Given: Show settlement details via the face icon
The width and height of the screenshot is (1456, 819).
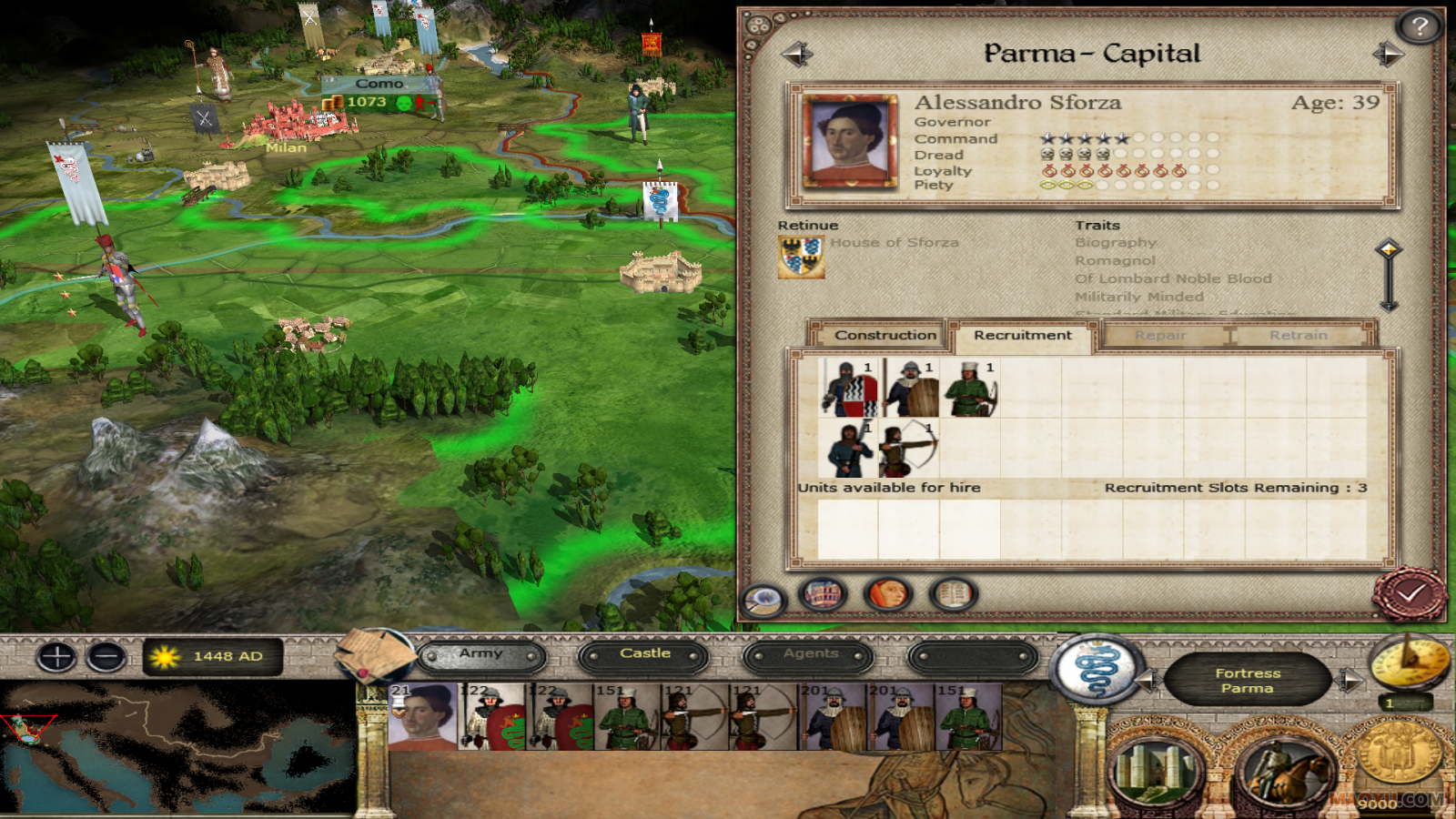Looking at the screenshot, I should pos(887,595).
